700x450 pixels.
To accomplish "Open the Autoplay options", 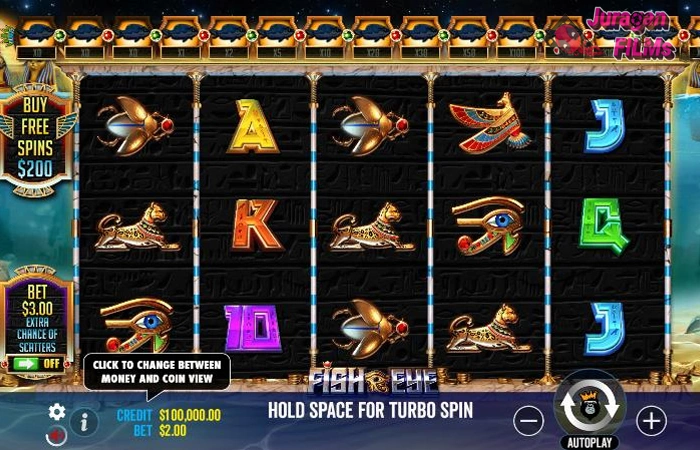I will 589,441.
